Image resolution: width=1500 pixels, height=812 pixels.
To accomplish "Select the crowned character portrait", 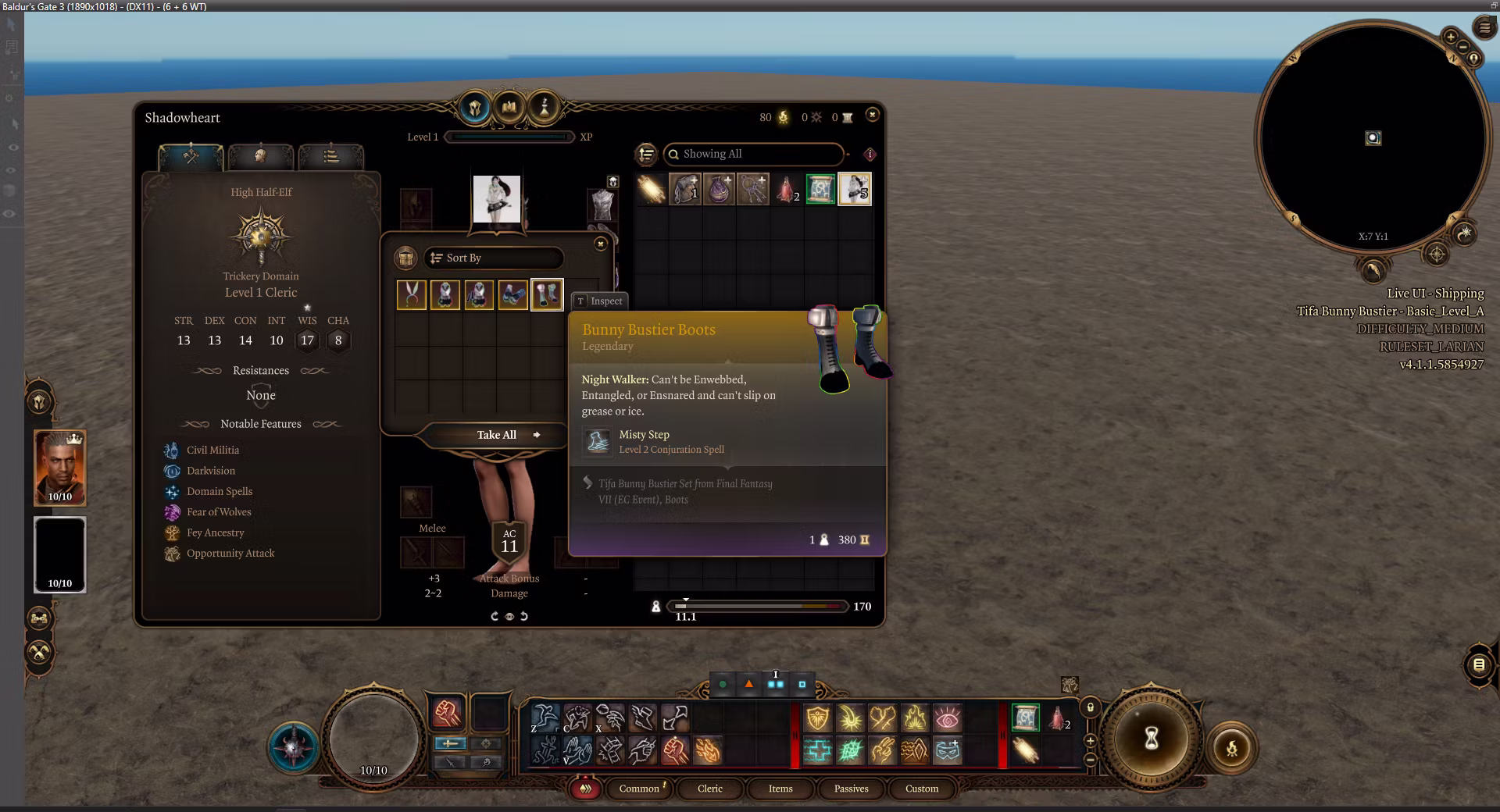I will [x=60, y=468].
